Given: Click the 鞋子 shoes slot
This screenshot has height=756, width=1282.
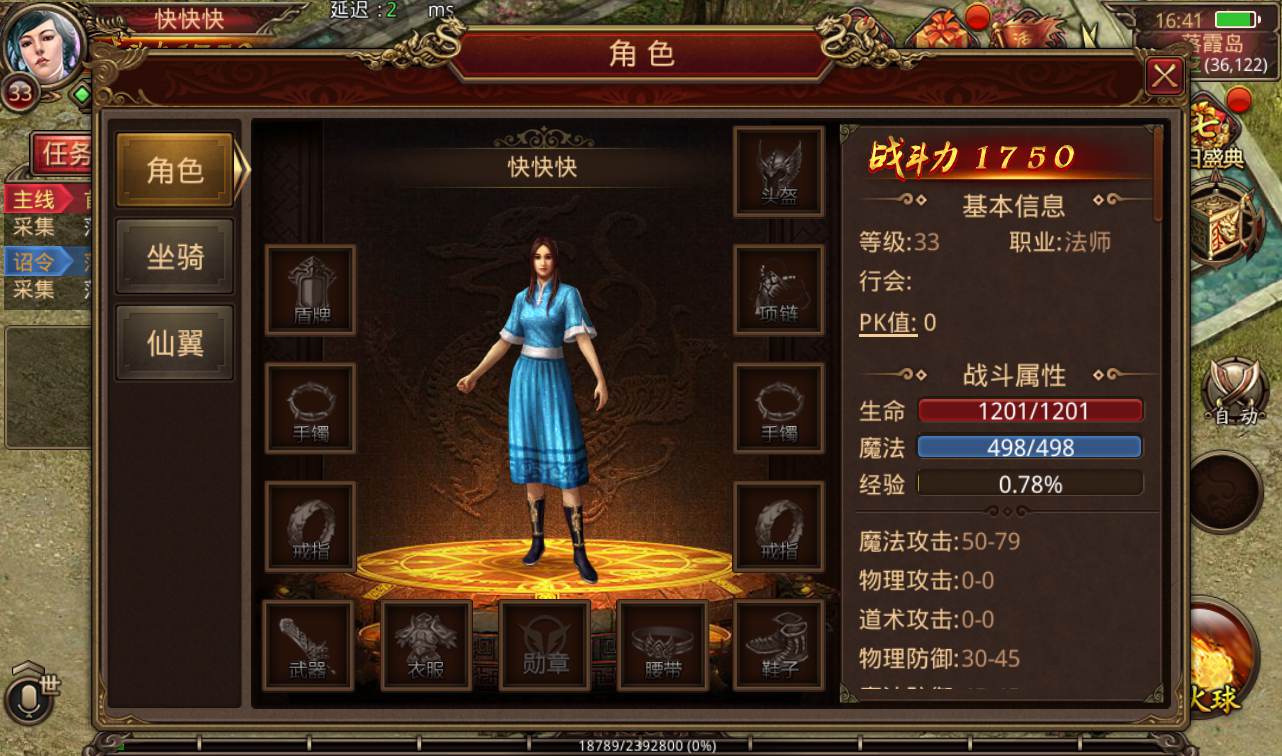Looking at the screenshot, I should 778,645.
